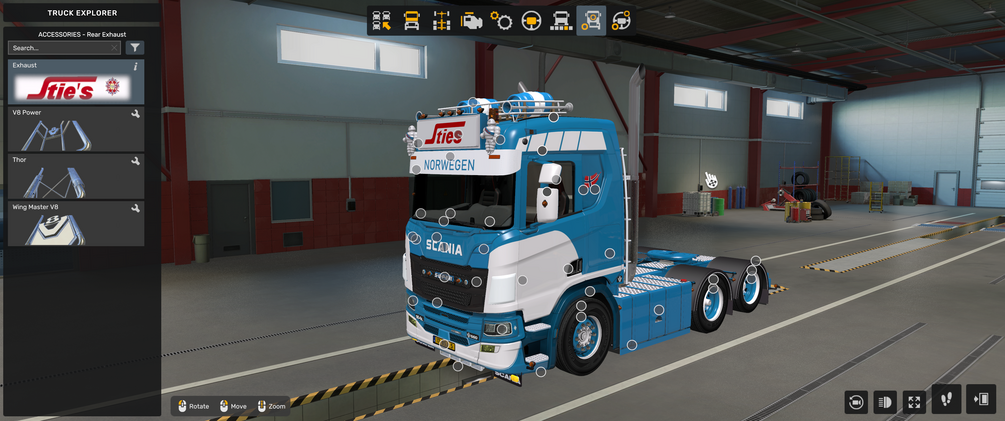
Task: Enter walk mode with footprints button
Action: pyautogui.click(x=947, y=399)
